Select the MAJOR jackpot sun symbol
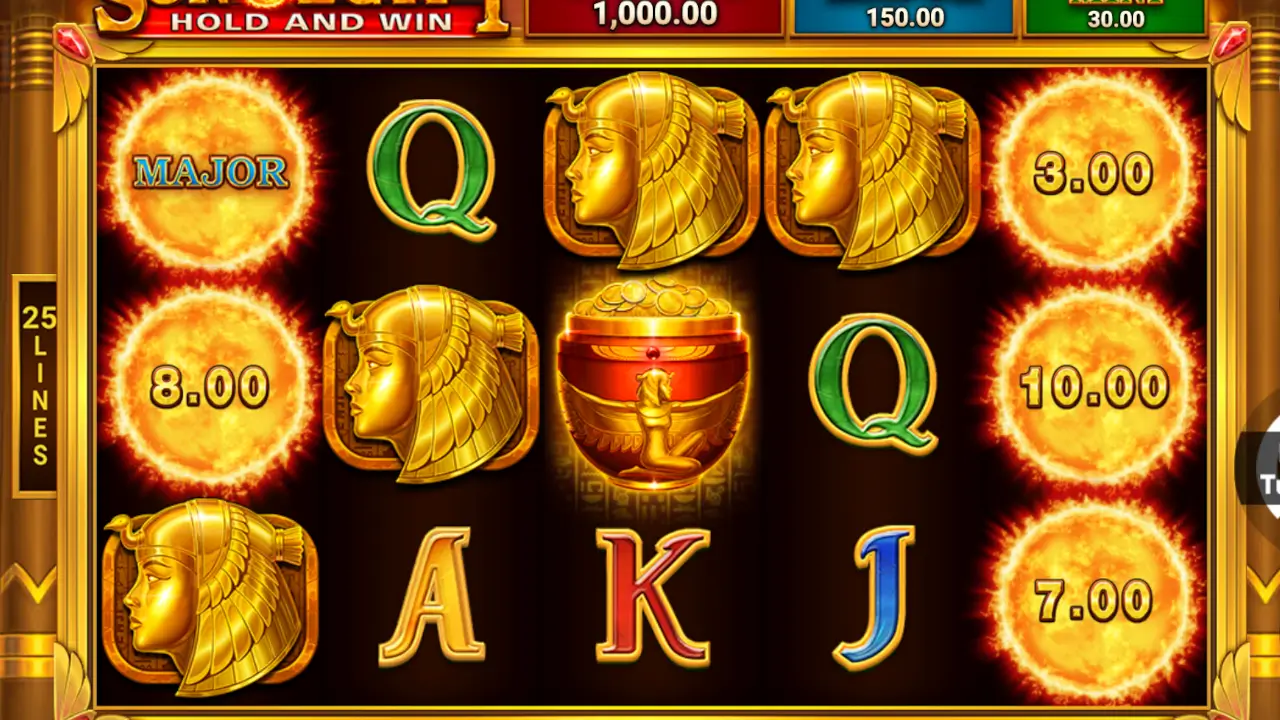This screenshot has height=720, width=1280. [210, 170]
